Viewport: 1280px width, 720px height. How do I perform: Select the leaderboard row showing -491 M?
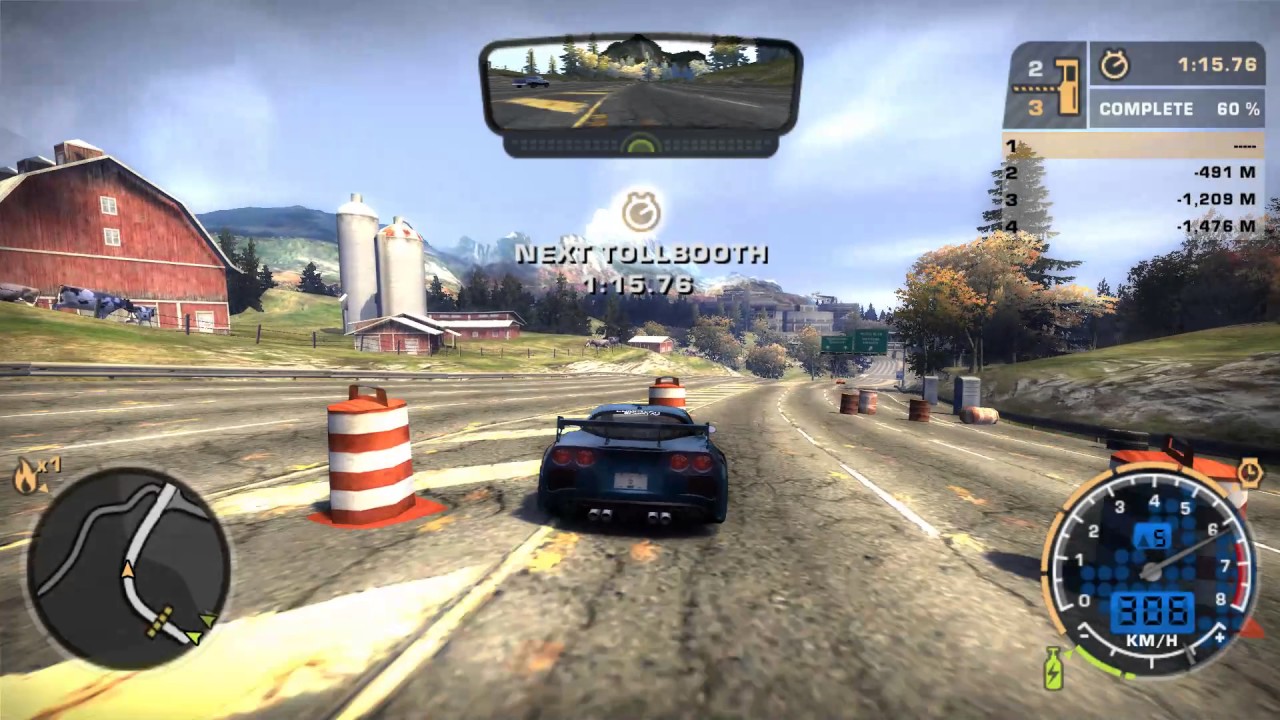pyautogui.click(x=1133, y=172)
